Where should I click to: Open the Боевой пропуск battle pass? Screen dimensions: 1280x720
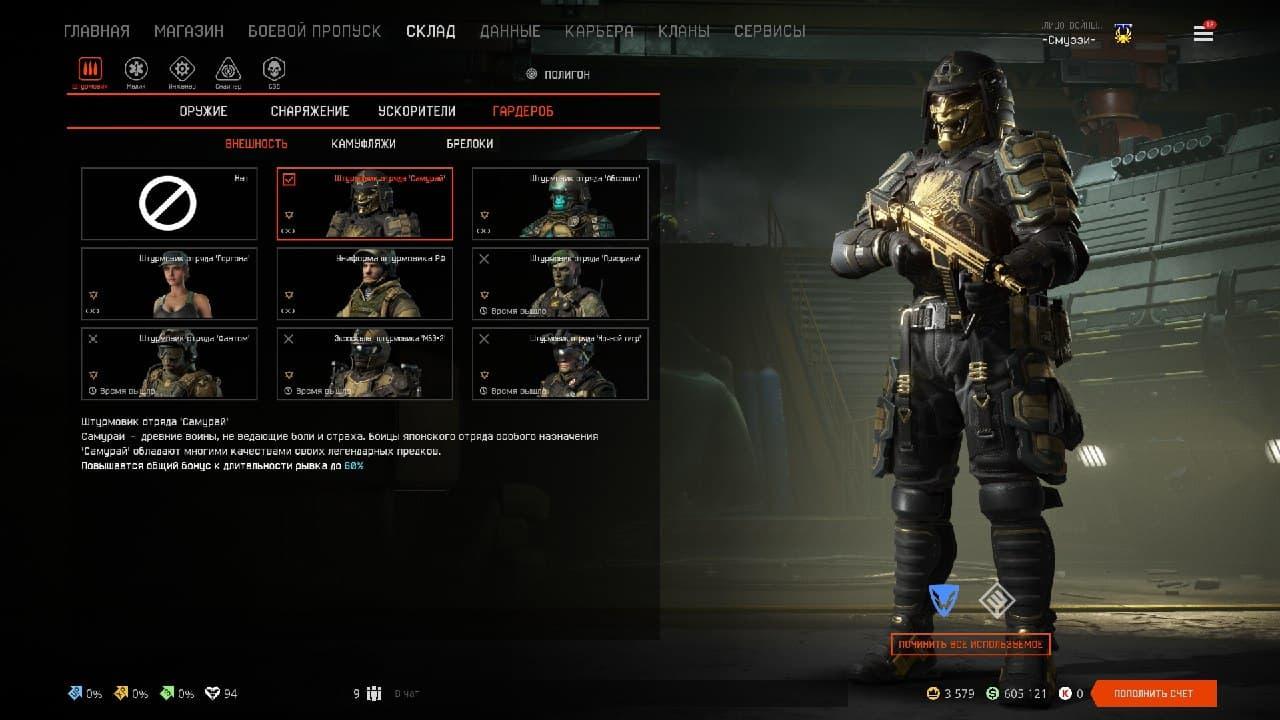tap(314, 31)
